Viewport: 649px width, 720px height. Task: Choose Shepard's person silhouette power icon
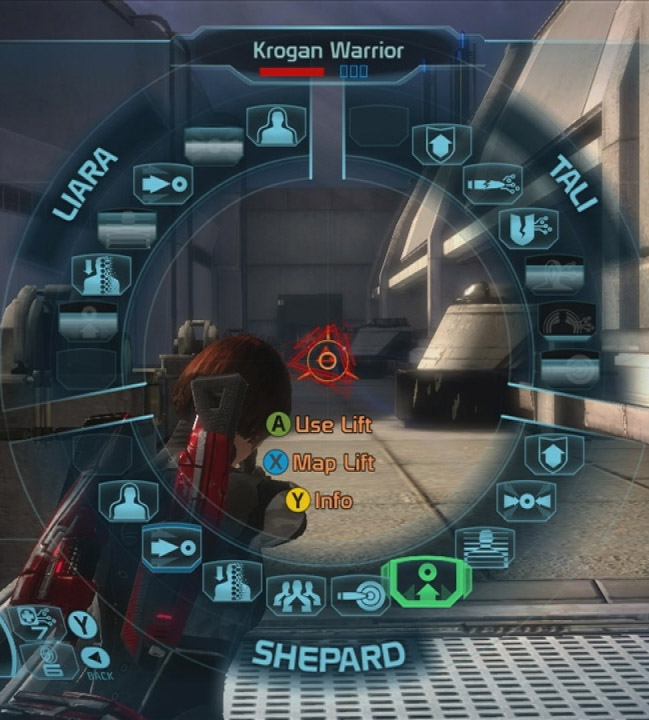point(130,499)
